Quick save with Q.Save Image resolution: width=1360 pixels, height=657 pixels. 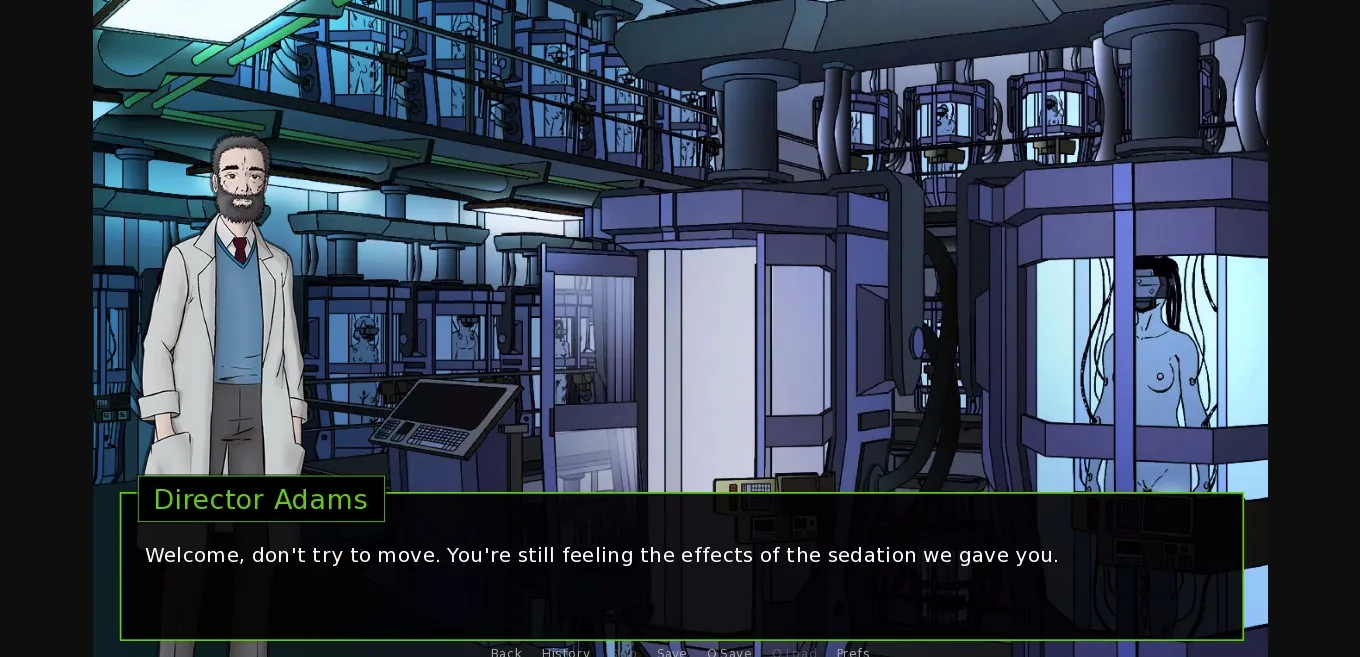point(729,652)
